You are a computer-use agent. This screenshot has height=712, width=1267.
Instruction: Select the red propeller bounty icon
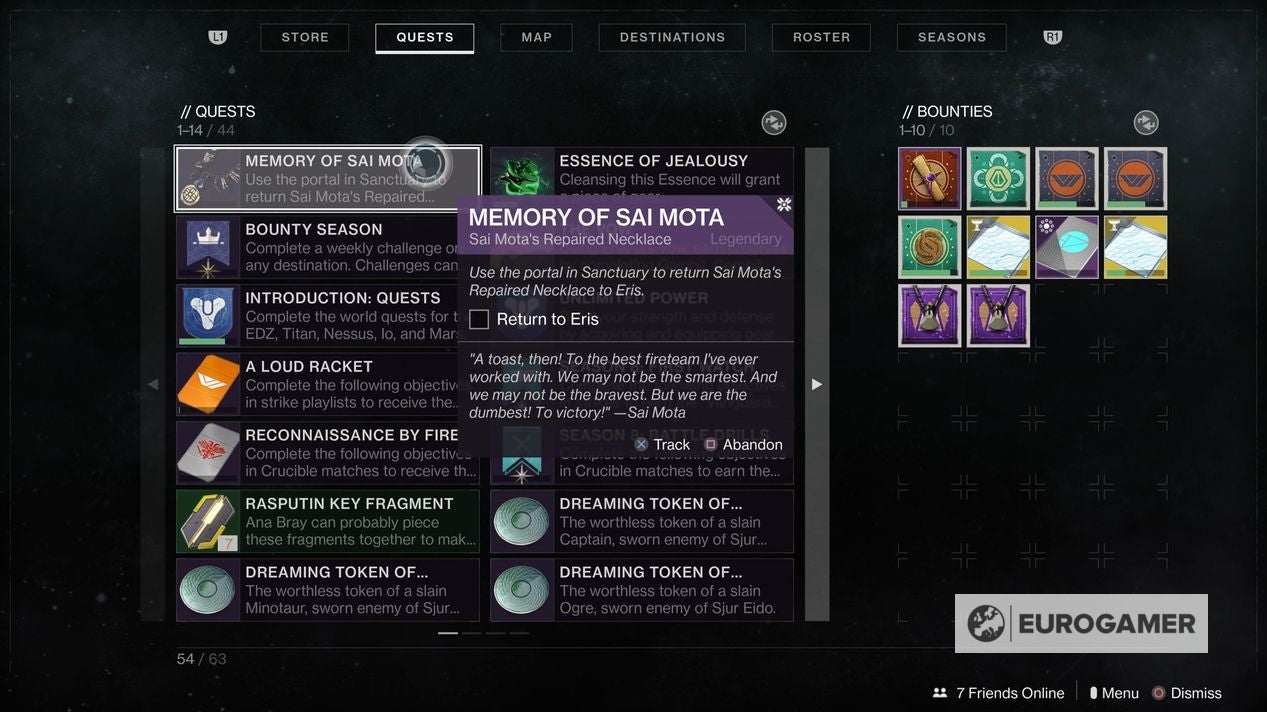click(x=930, y=179)
